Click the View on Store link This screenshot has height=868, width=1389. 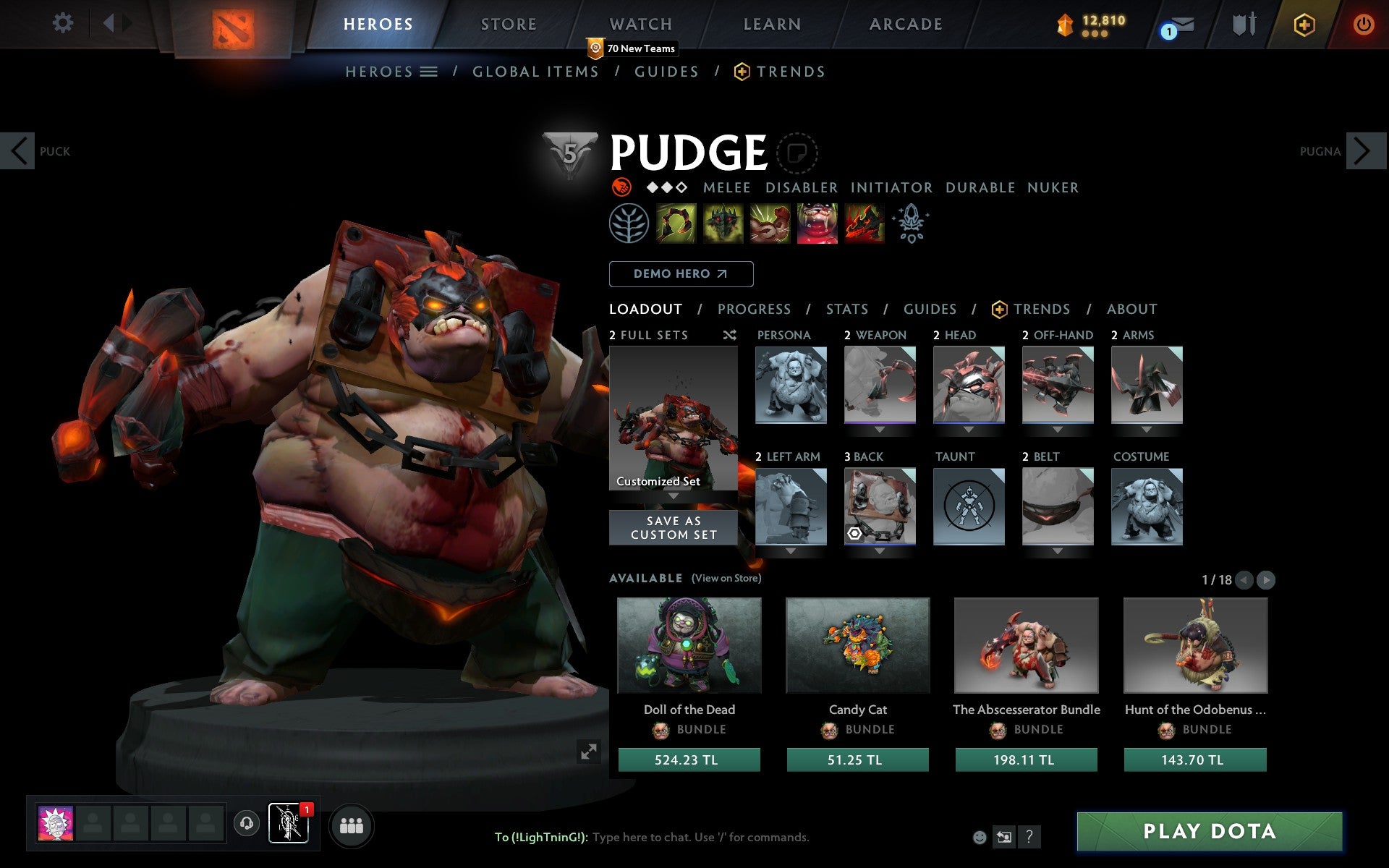click(726, 578)
